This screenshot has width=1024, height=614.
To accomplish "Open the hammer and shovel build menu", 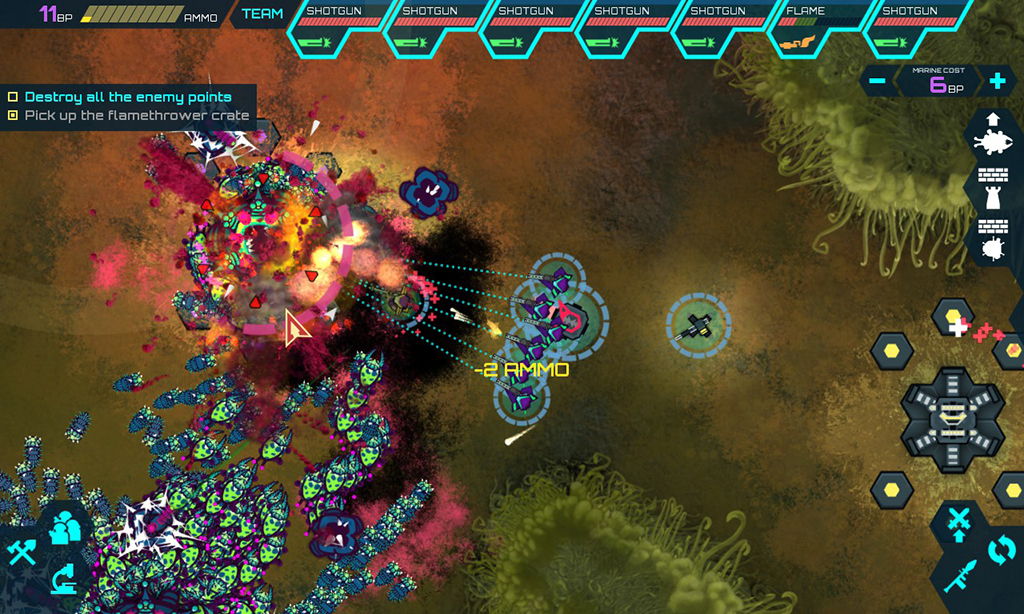I will (21, 550).
